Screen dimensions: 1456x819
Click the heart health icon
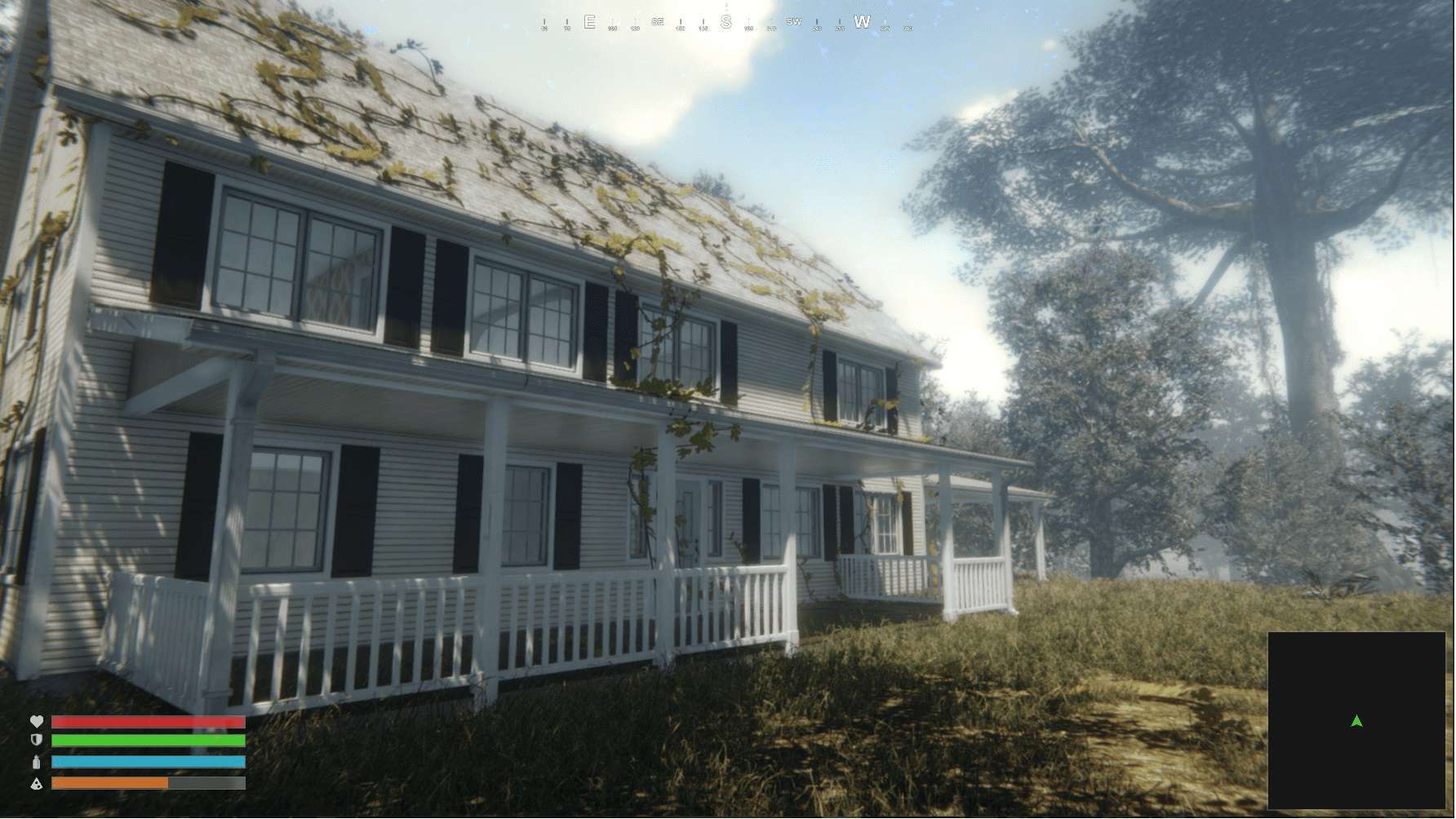point(36,722)
